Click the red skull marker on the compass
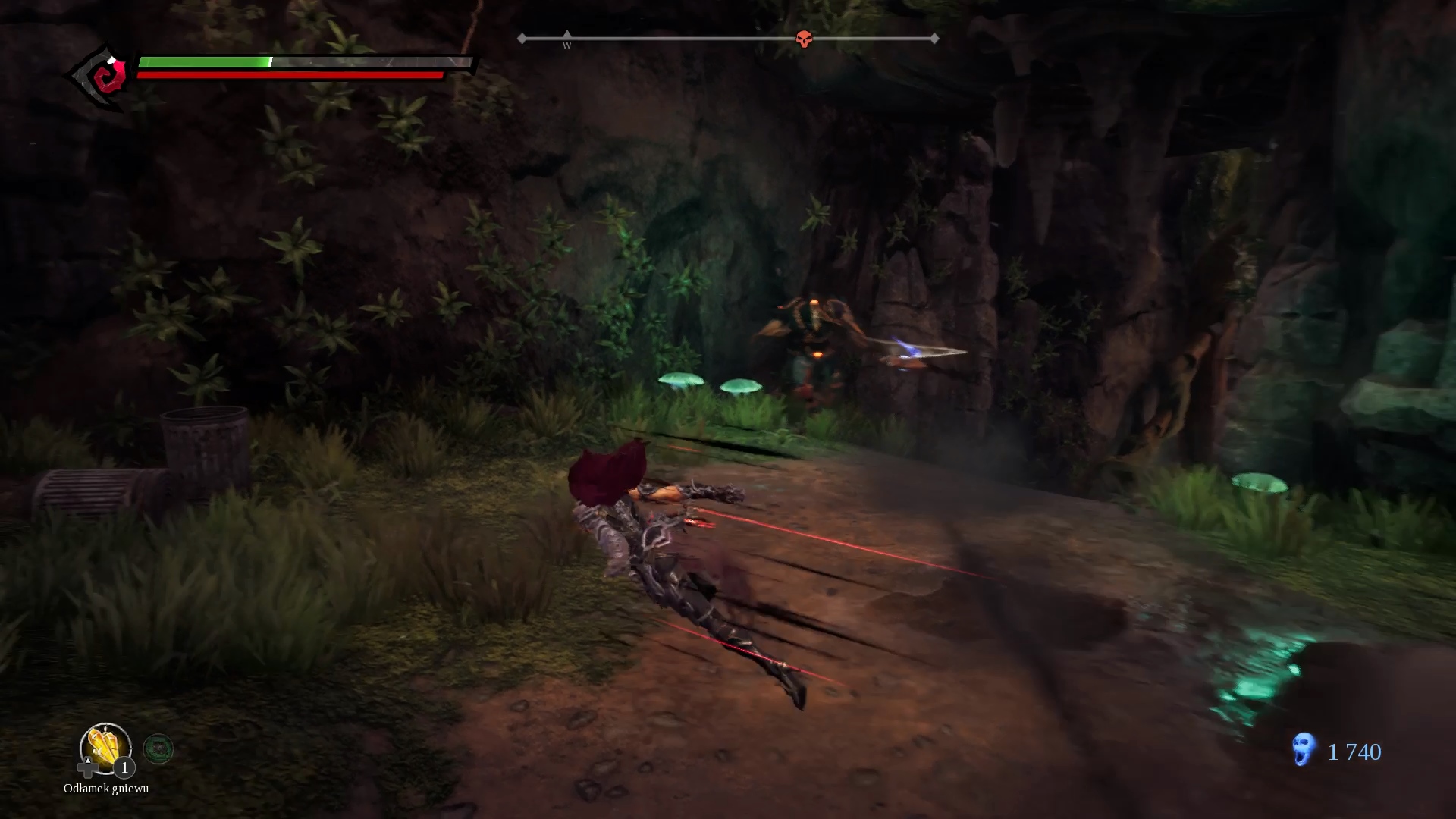This screenshot has height=819, width=1456. (804, 39)
